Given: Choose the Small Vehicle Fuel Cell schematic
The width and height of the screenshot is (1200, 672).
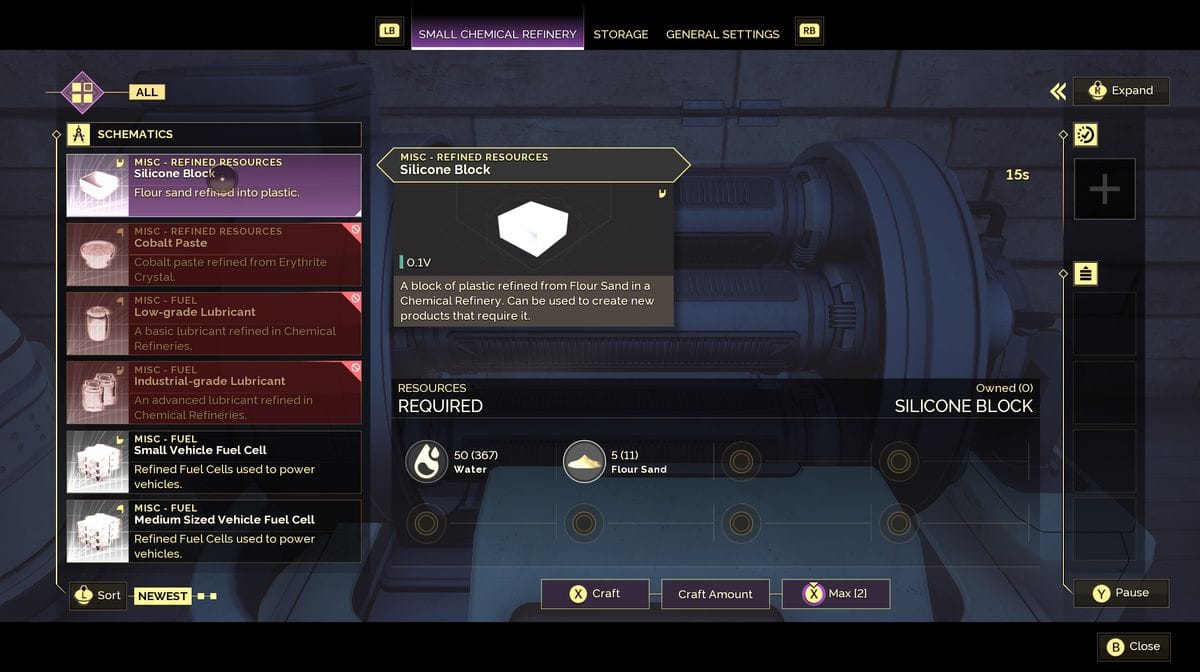Looking at the screenshot, I should 214,461.
